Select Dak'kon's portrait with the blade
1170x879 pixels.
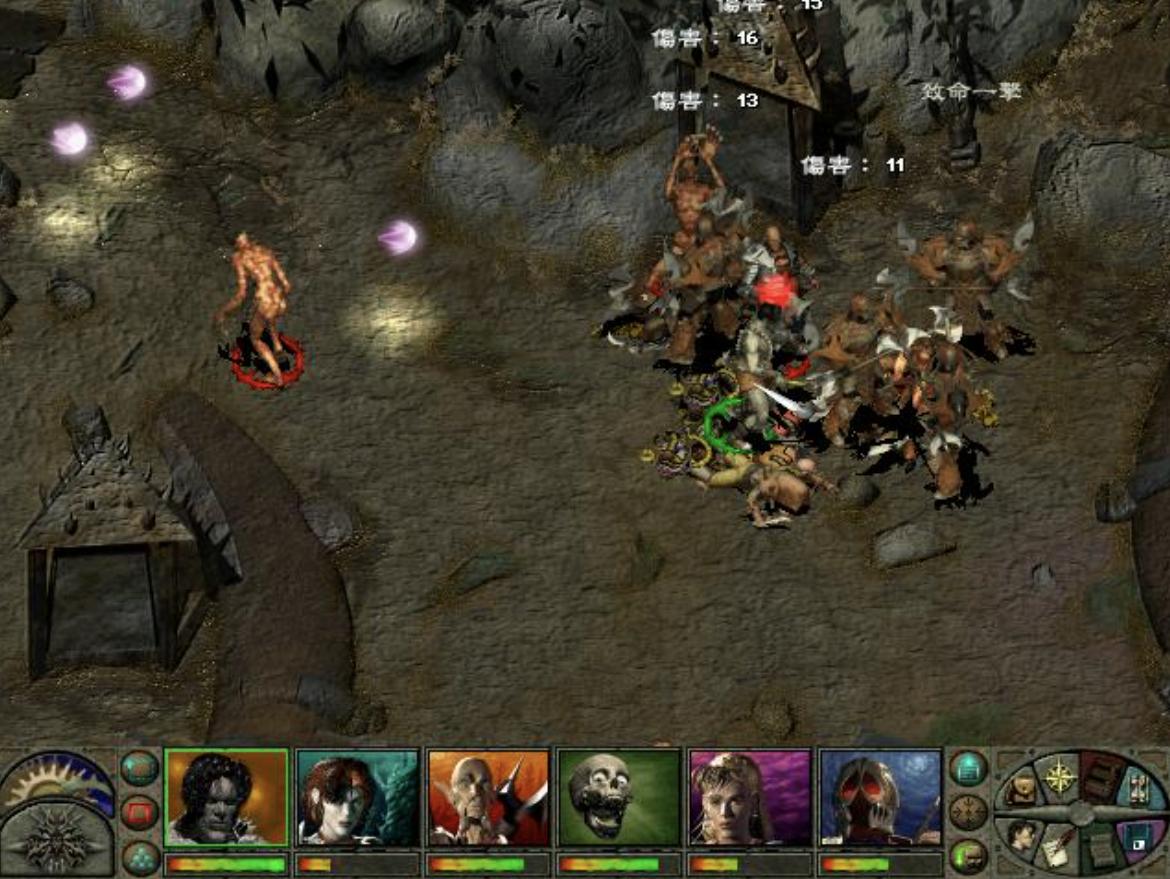[x=488, y=797]
